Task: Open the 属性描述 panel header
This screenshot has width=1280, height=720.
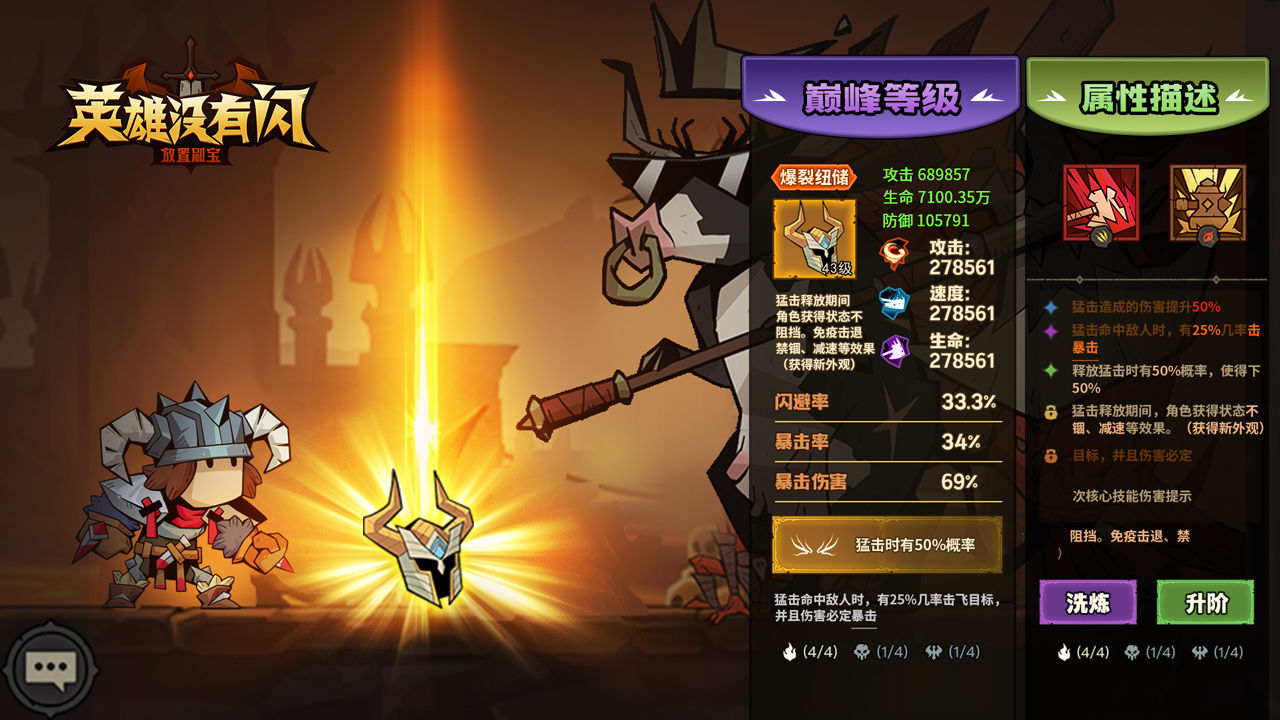Action: [1148, 98]
